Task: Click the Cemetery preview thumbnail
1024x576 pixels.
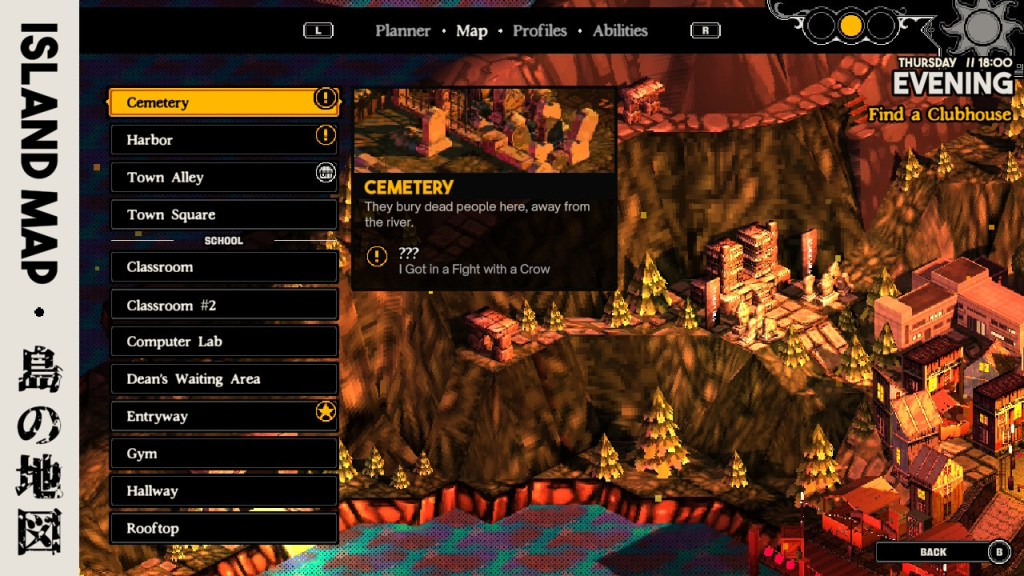Action: (484, 131)
